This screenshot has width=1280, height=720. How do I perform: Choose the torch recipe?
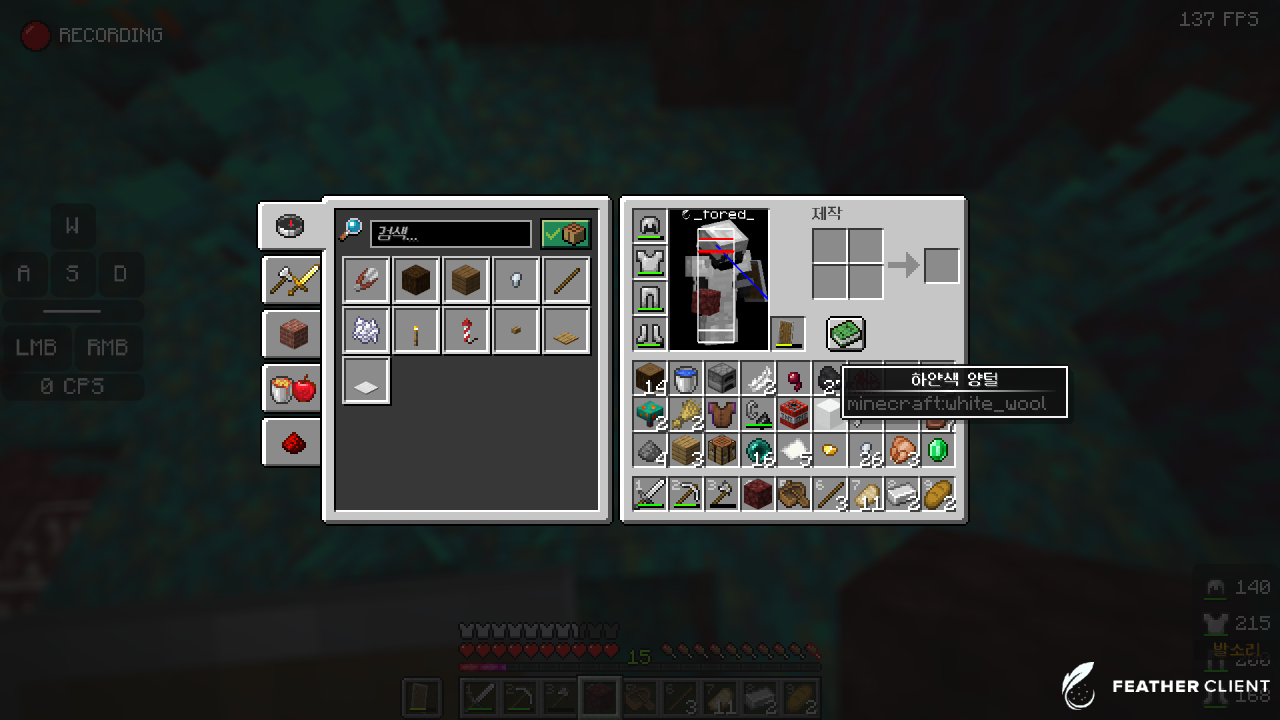pos(416,330)
